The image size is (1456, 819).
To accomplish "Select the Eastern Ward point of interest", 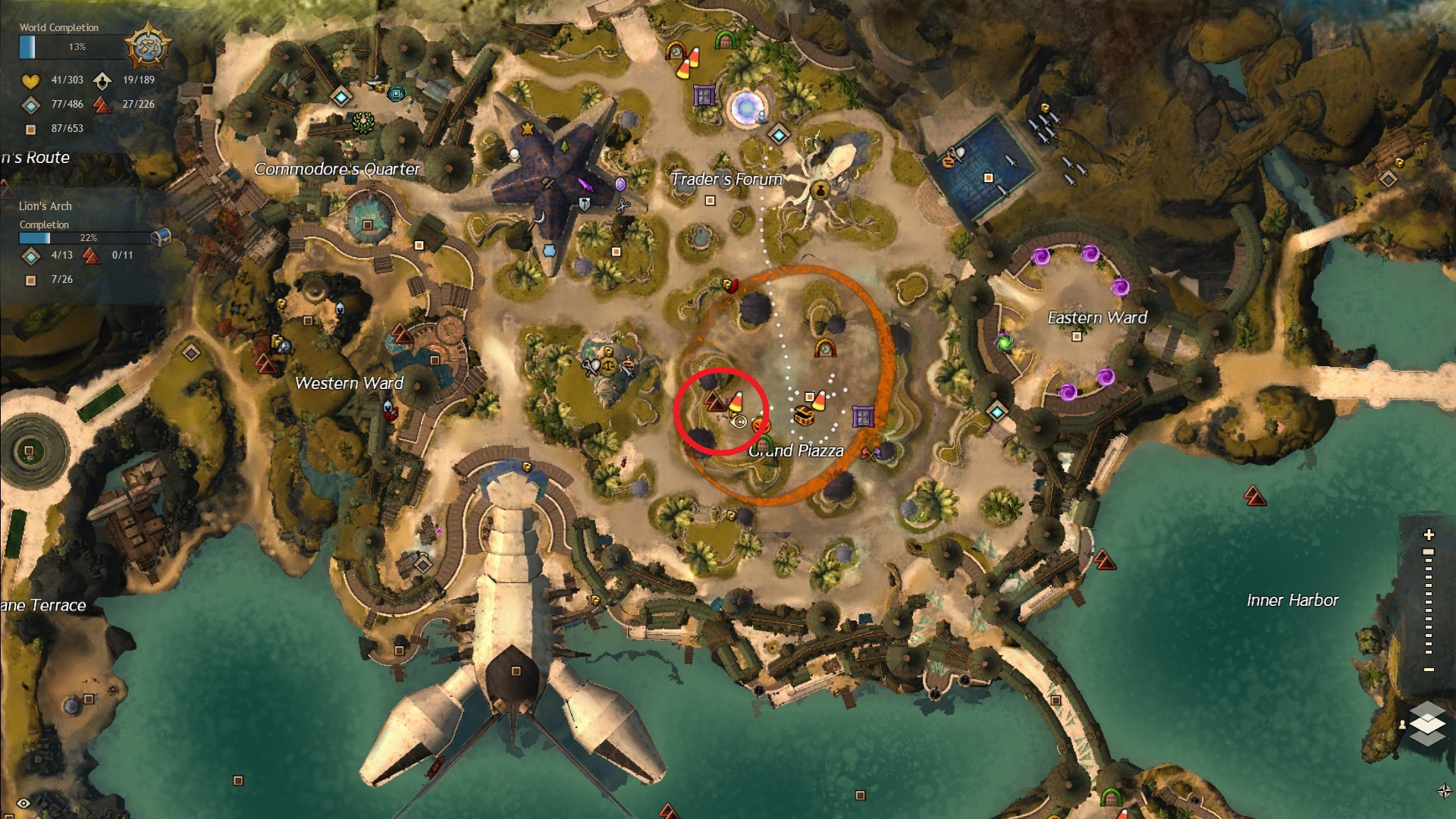I will (1076, 337).
